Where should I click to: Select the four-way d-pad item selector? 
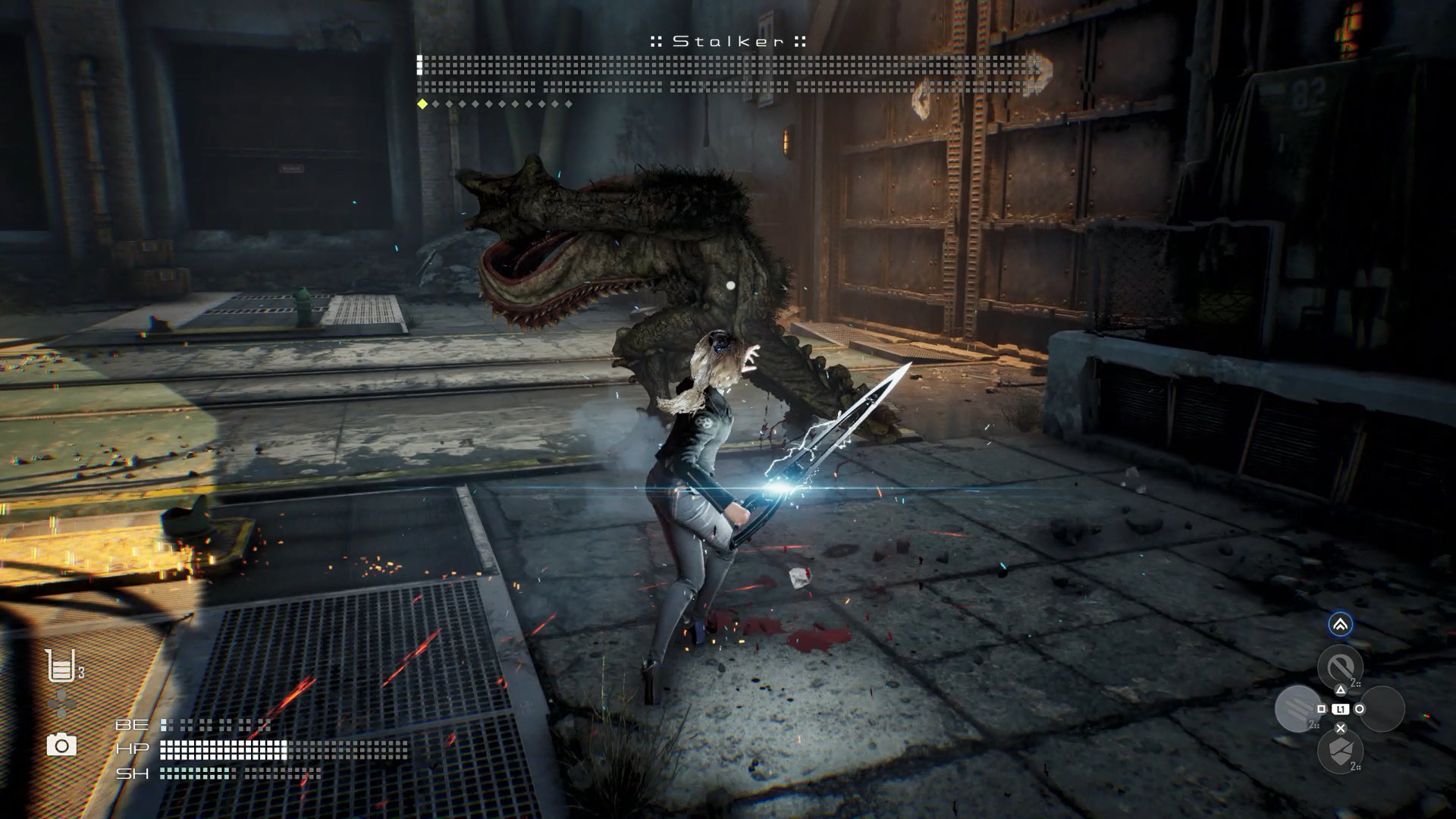tap(61, 705)
